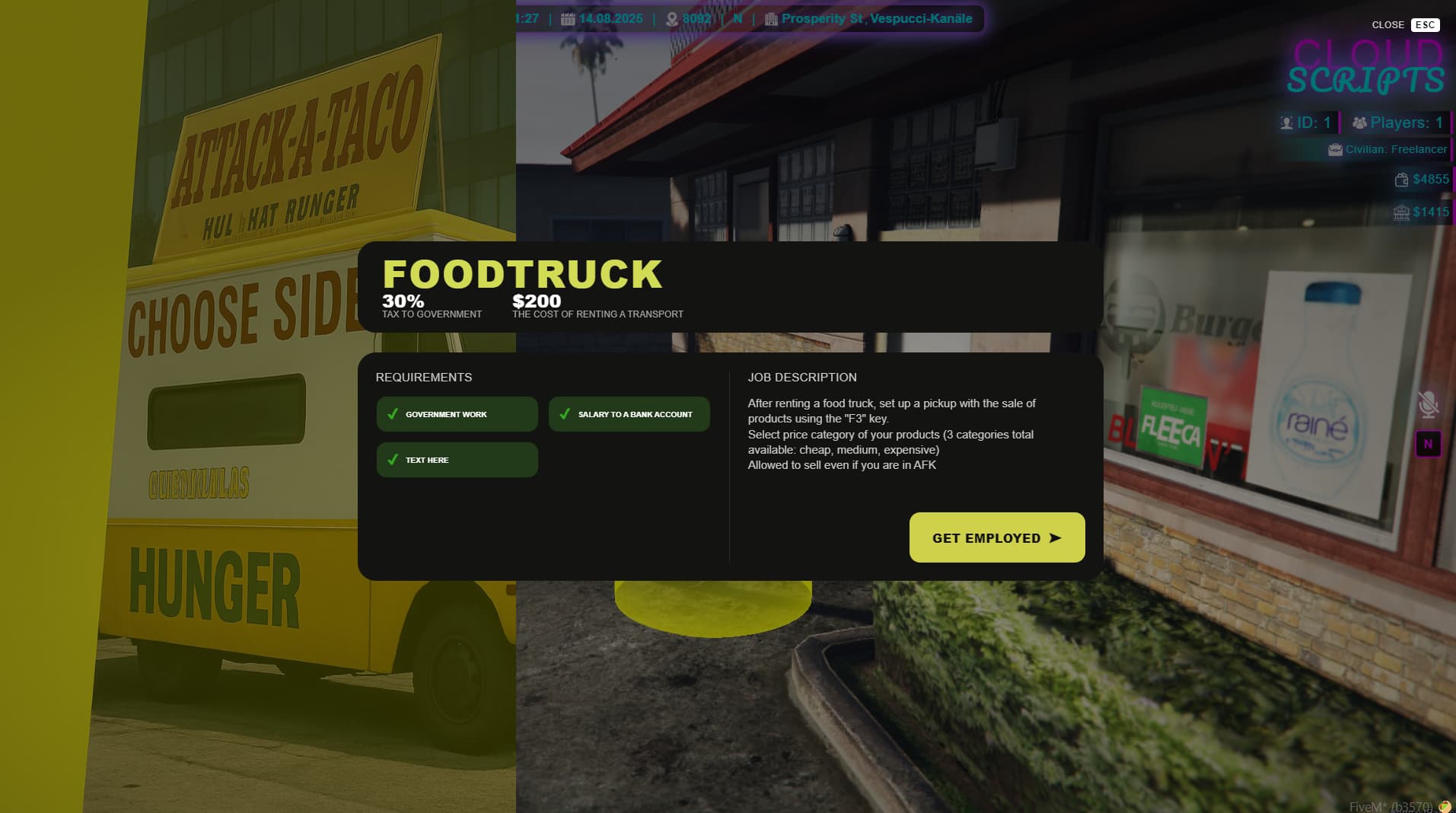This screenshot has width=1456, height=813.
Task: Toggle the TEXT HERE requirement checkmark
Action: tap(393, 460)
